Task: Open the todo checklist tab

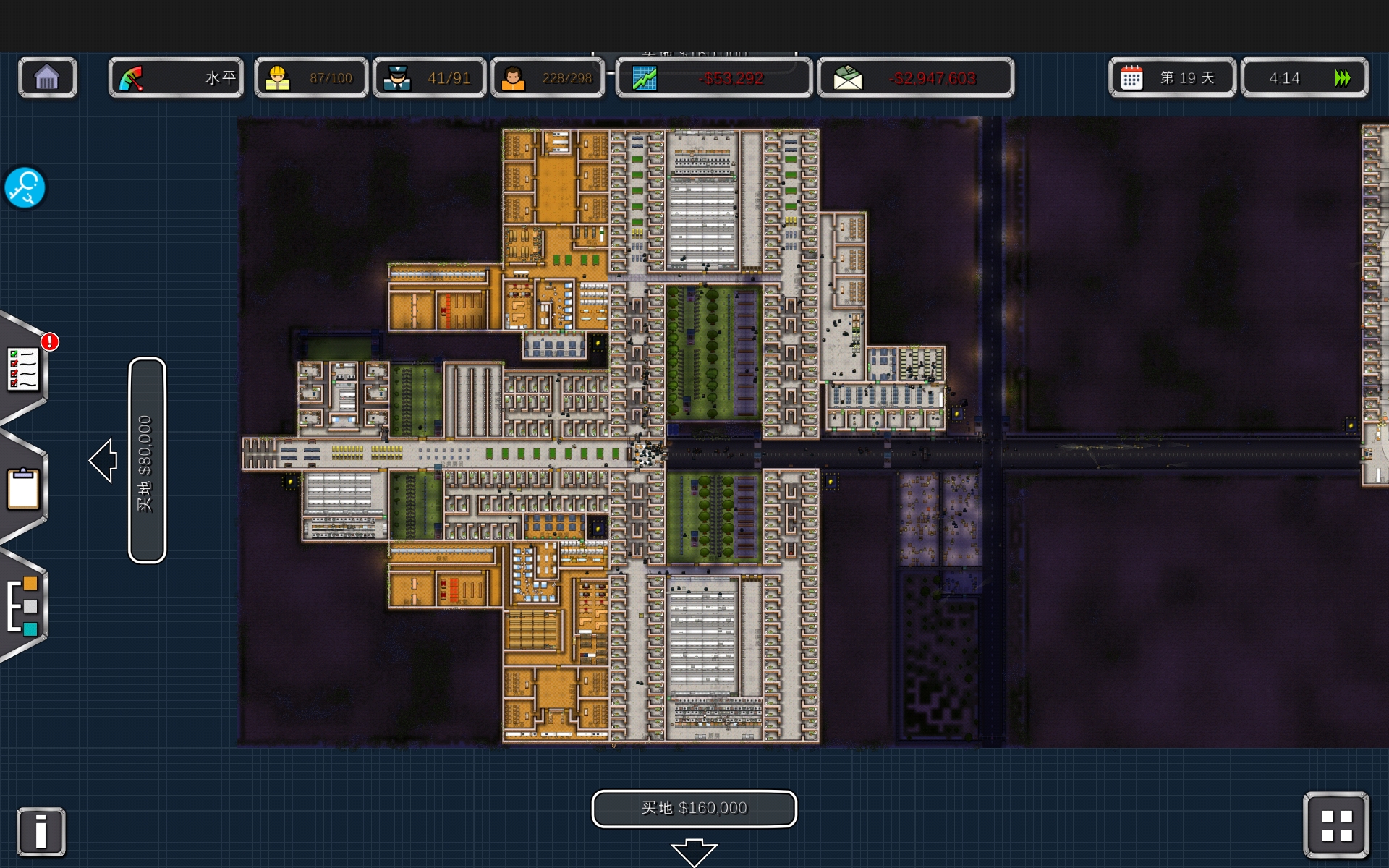Action: pyautogui.click(x=23, y=369)
